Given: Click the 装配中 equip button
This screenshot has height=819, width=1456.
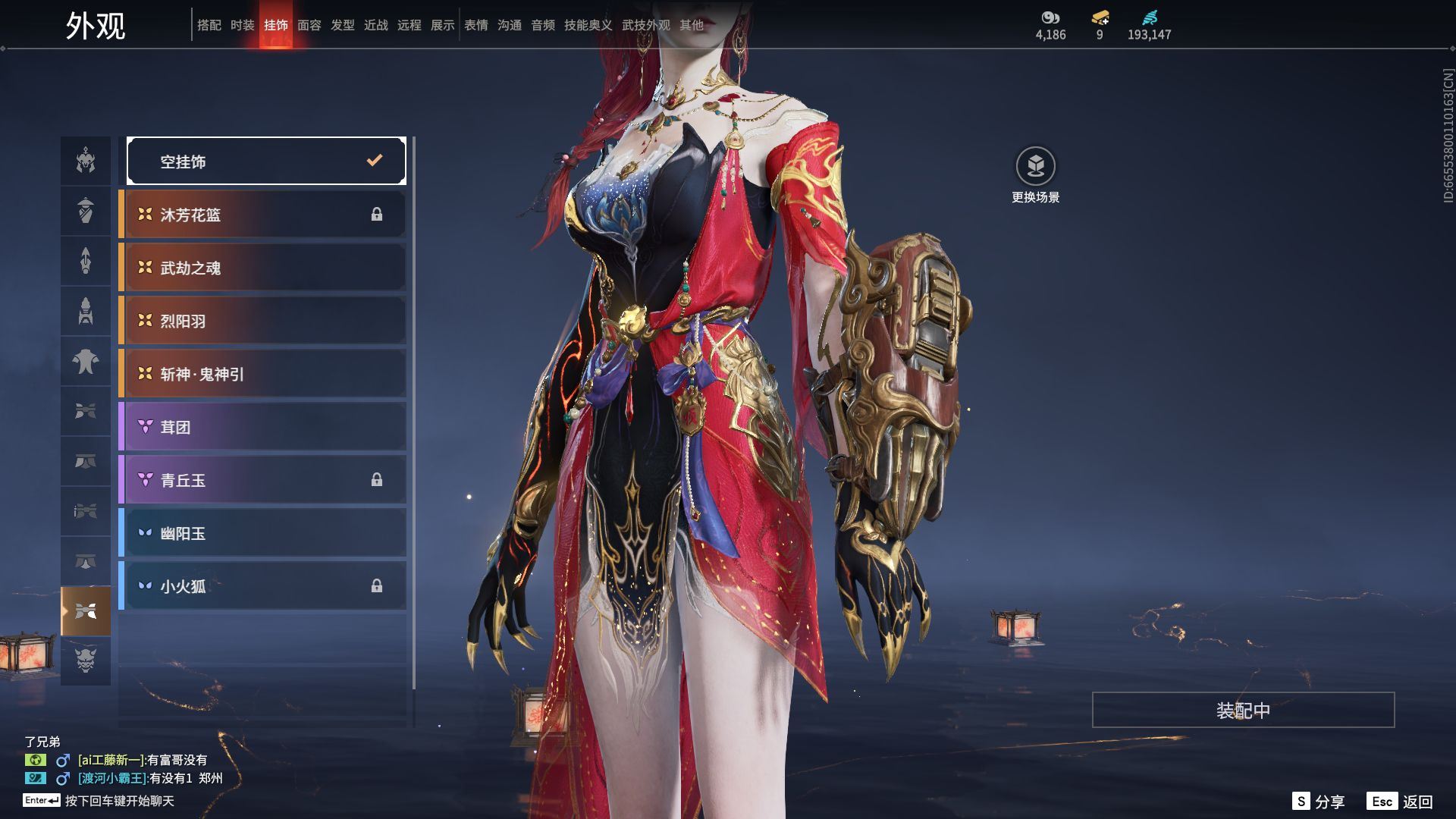Looking at the screenshot, I should (1243, 710).
